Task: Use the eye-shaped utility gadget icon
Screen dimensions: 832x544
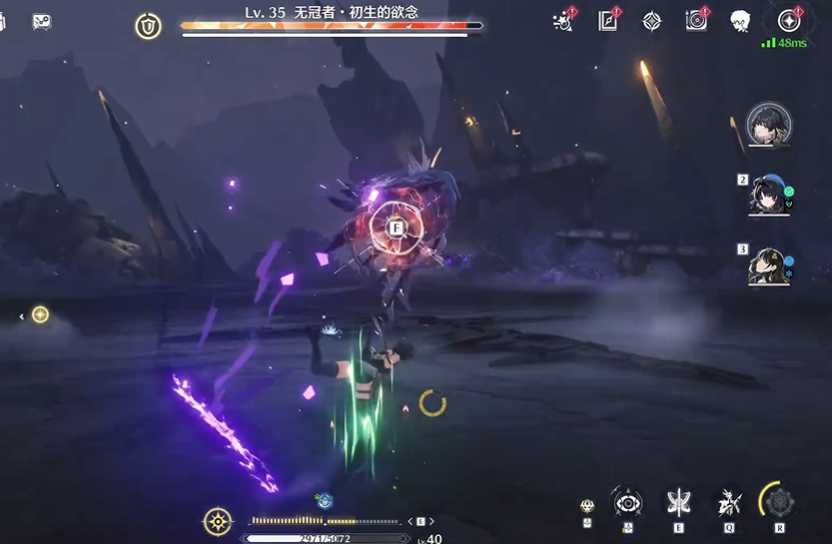Action: pyautogui.click(x=628, y=502)
